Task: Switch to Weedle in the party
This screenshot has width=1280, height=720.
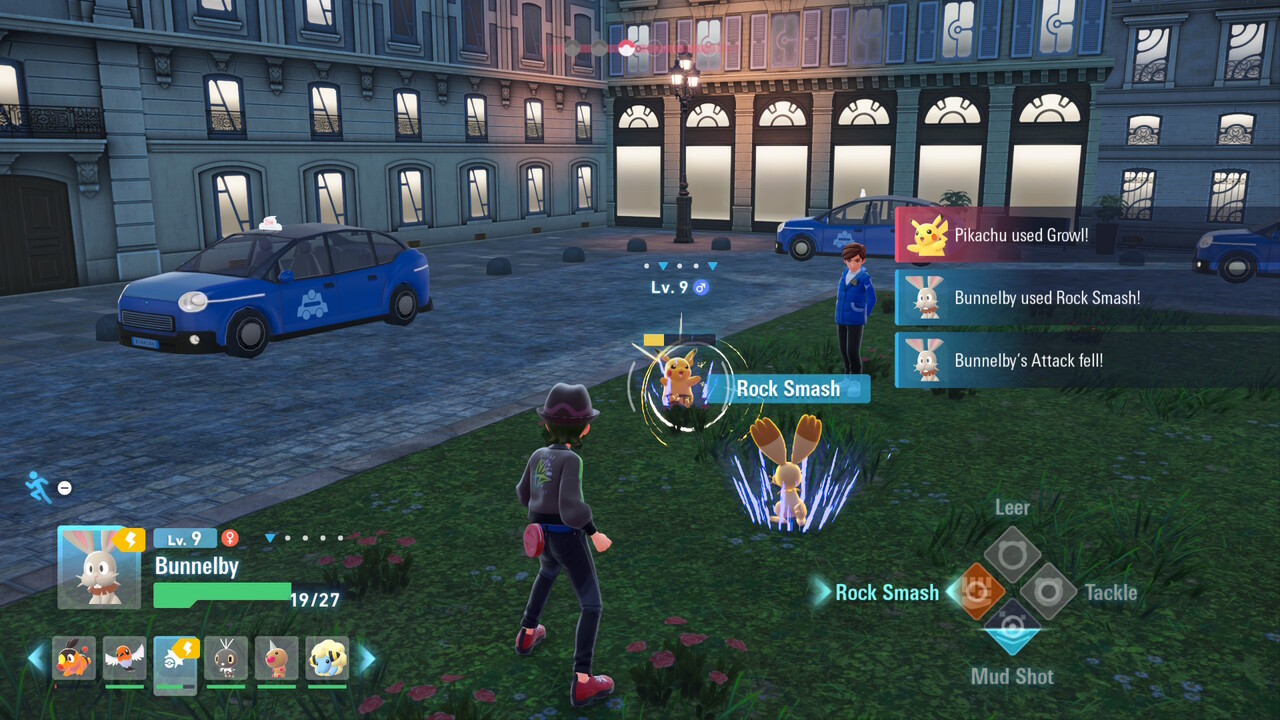Action: pyautogui.click(x=277, y=658)
